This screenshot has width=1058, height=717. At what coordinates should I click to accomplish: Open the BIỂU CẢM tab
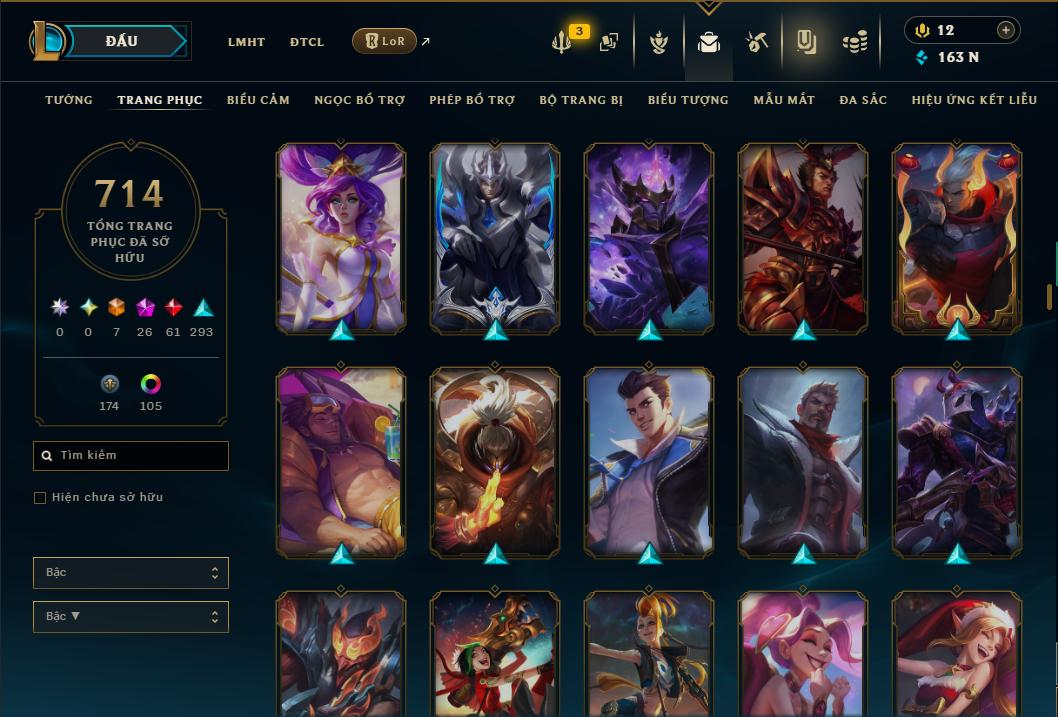[x=258, y=100]
